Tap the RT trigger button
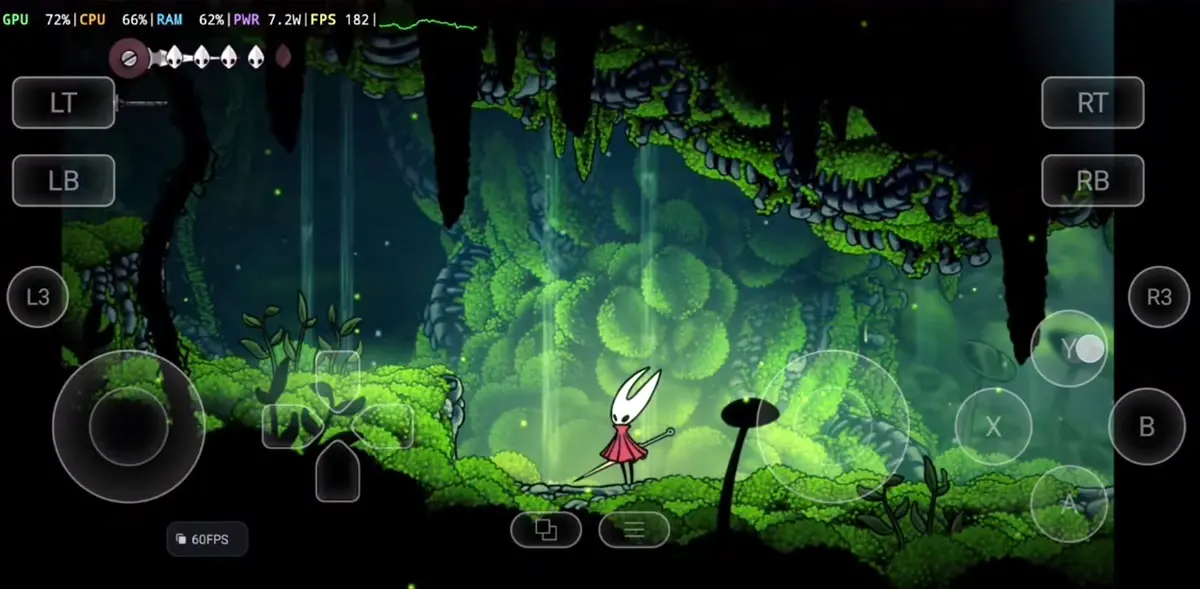1200x589 pixels. (x=1092, y=103)
